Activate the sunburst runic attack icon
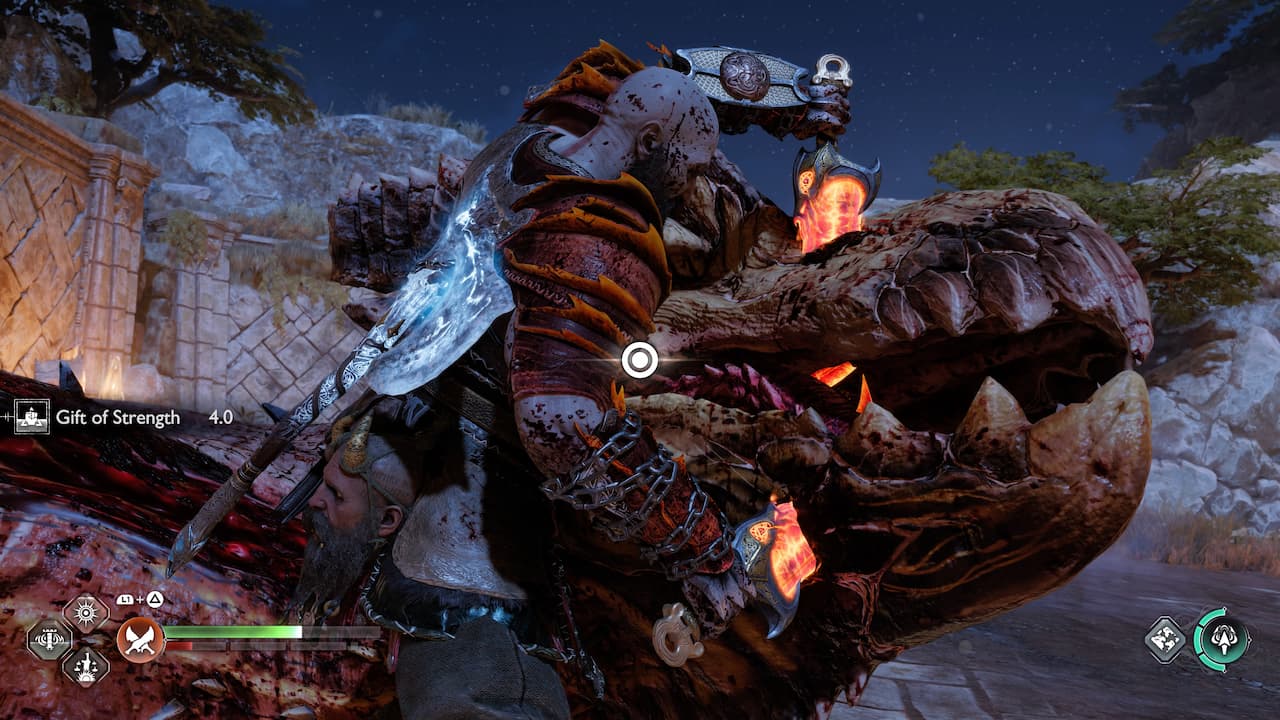The image size is (1280, 720). pyautogui.click(x=86, y=612)
